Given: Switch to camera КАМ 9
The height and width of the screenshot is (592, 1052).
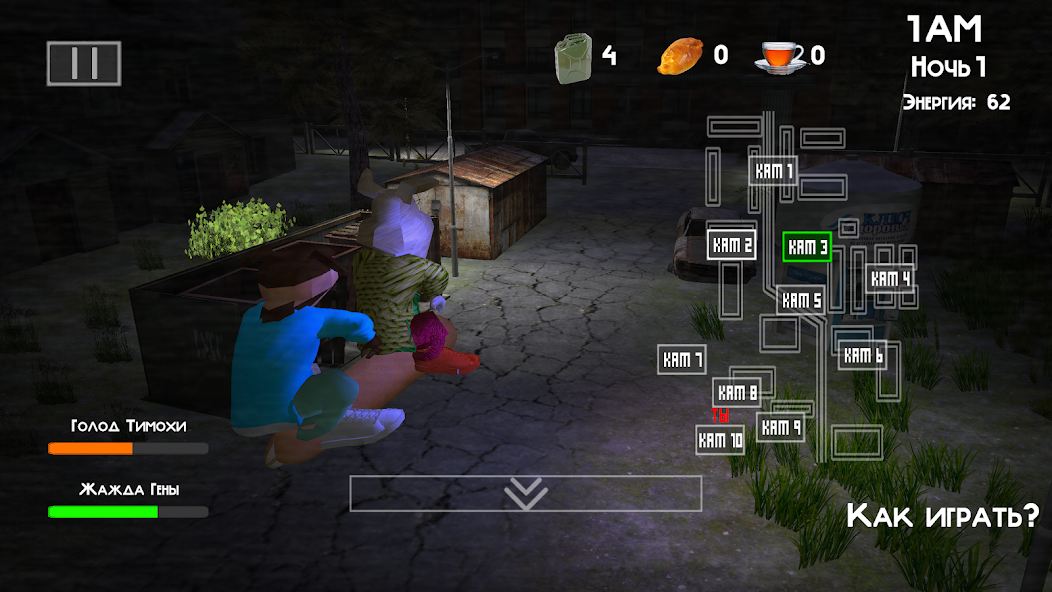Looking at the screenshot, I should point(780,427).
